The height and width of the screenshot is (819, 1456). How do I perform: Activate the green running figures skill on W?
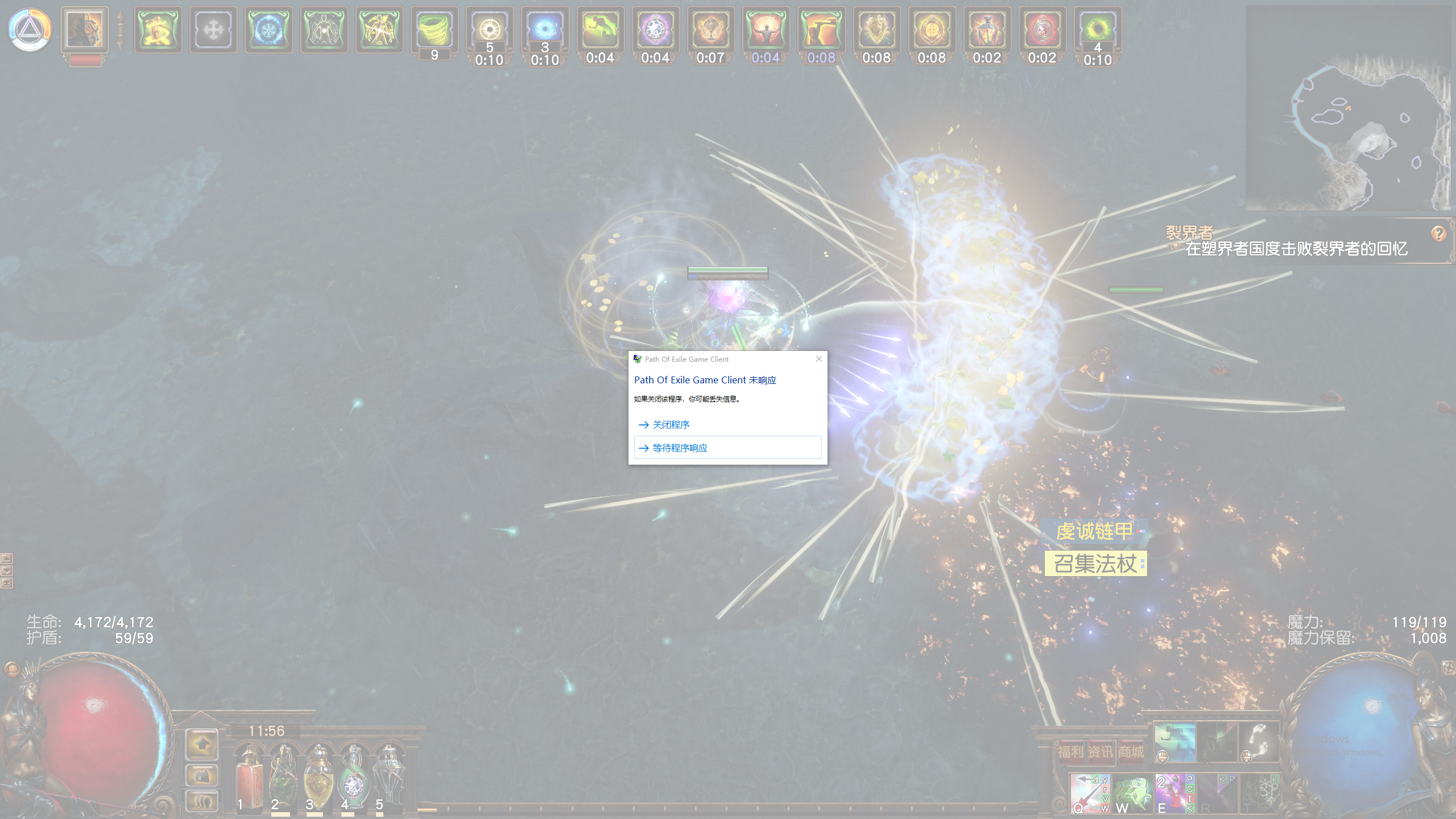tap(1132, 793)
